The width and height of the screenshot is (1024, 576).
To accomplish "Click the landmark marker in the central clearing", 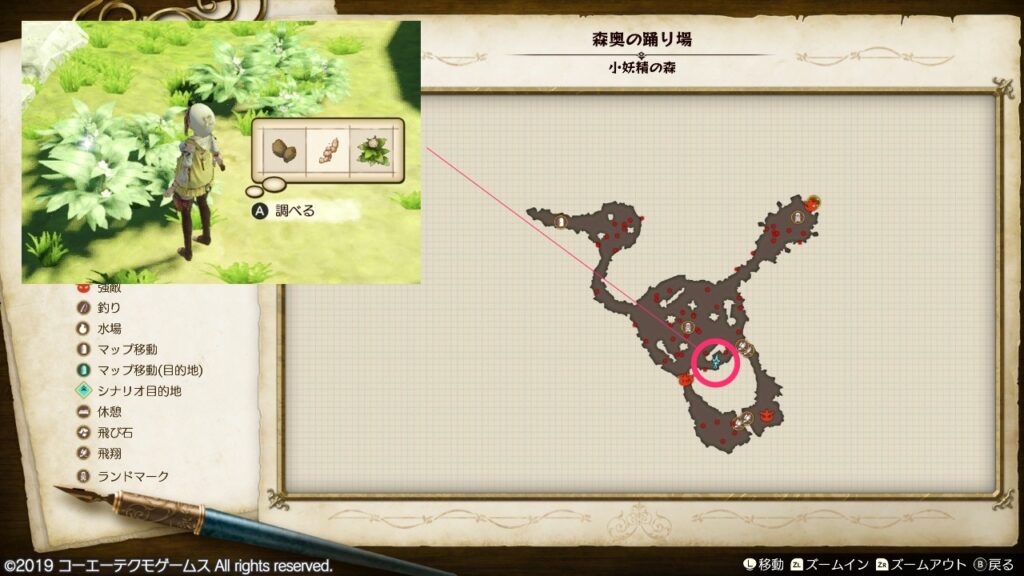I will 687,326.
